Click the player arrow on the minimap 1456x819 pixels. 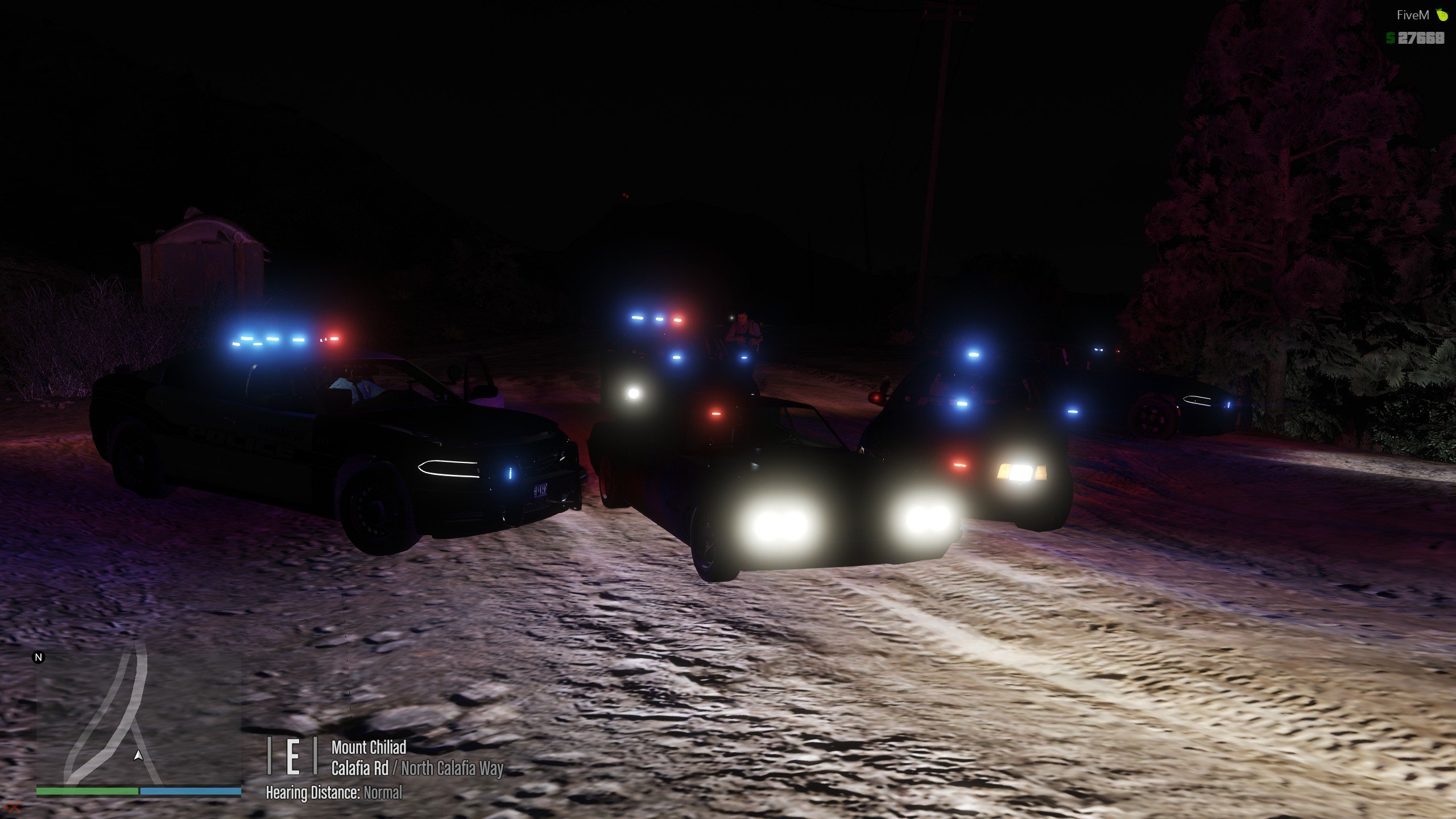coord(138,755)
